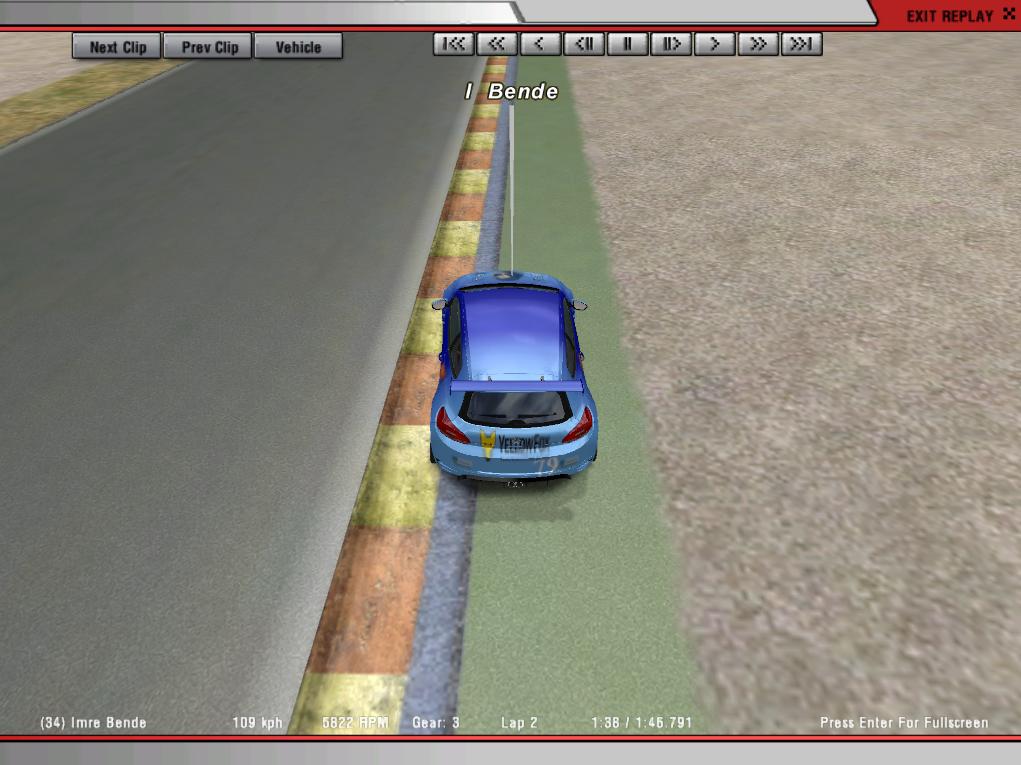Step one frame forward
This screenshot has height=765, width=1021.
(x=671, y=44)
